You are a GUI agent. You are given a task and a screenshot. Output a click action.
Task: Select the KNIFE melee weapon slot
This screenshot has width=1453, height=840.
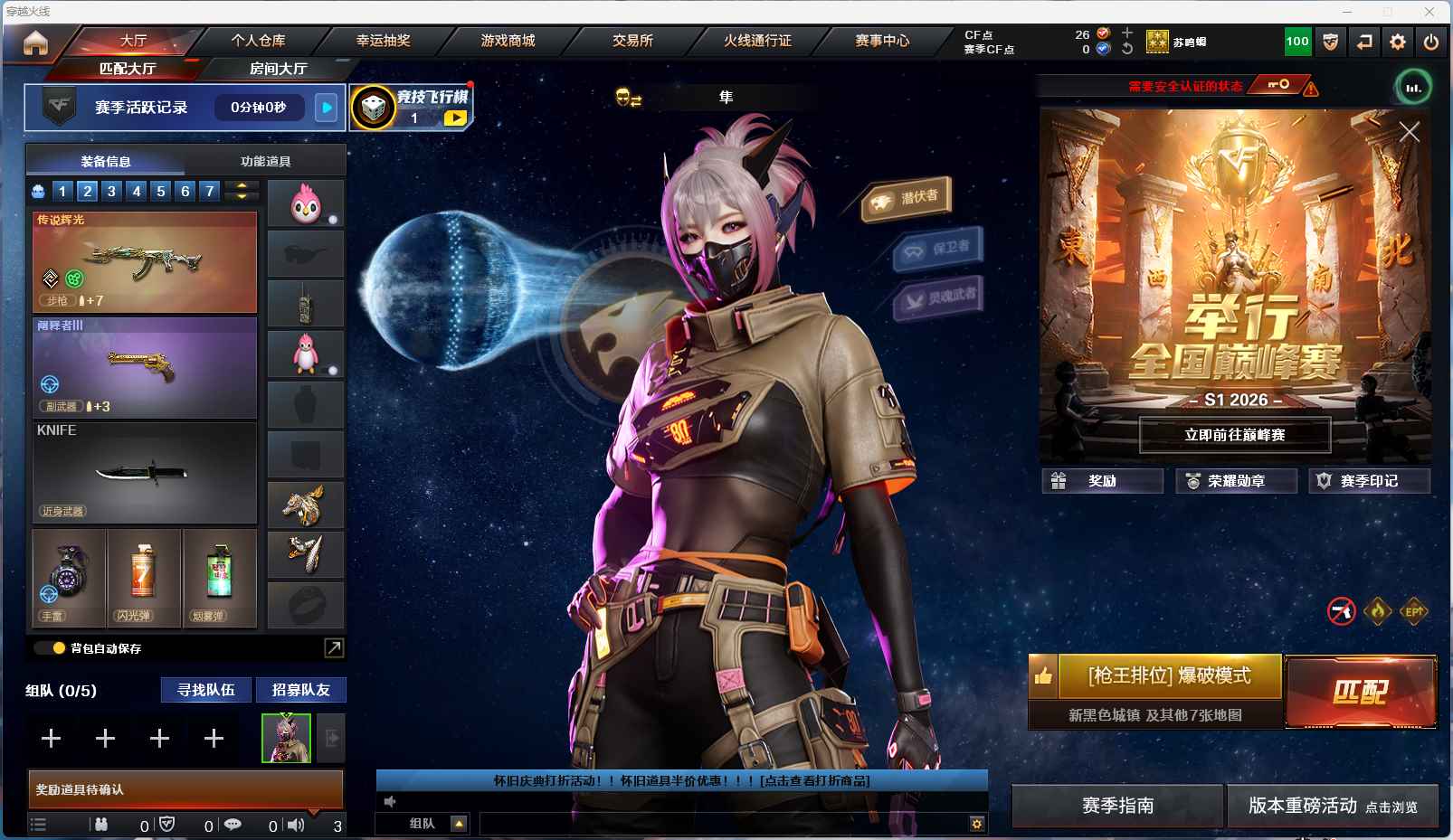(x=145, y=472)
